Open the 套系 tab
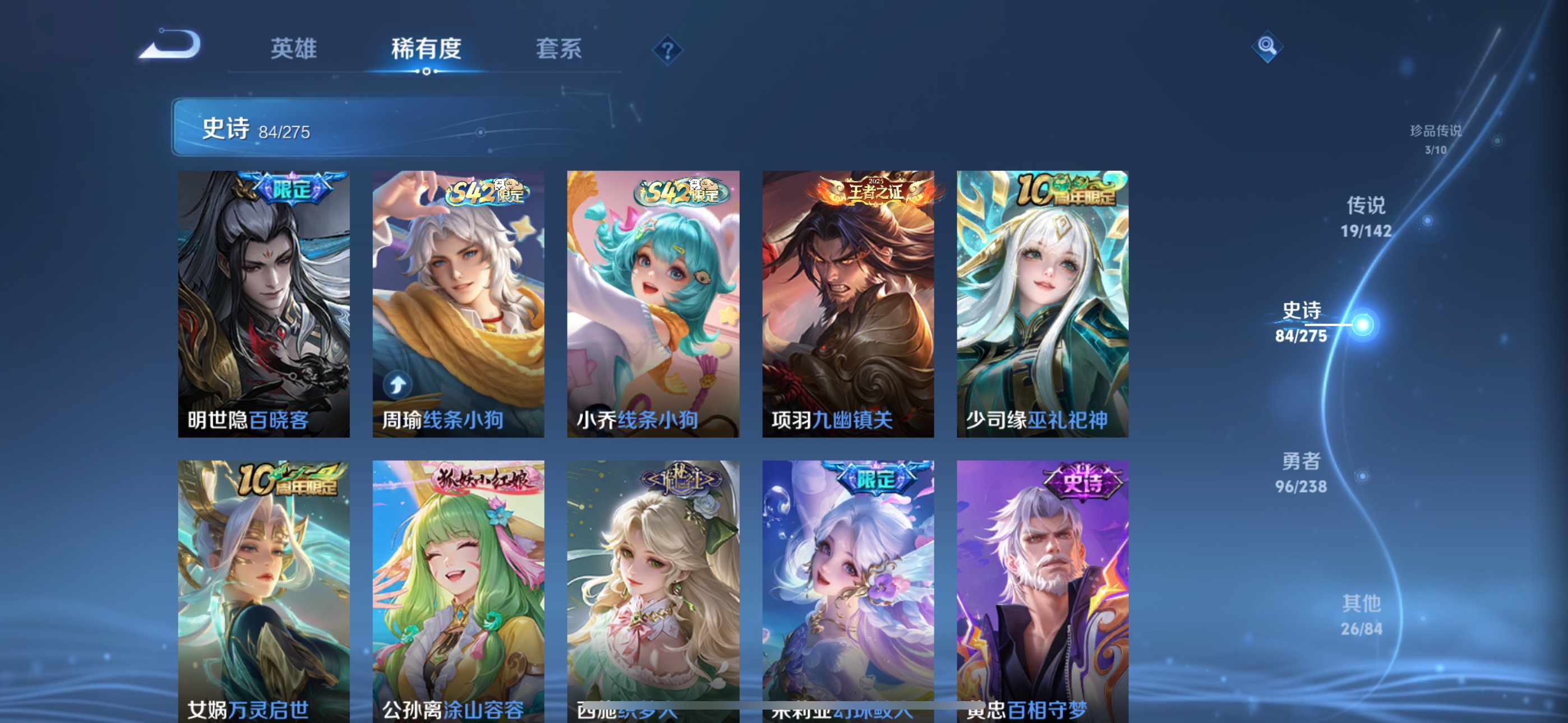Image resolution: width=1568 pixels, height=723 pixels. [558, 49]
